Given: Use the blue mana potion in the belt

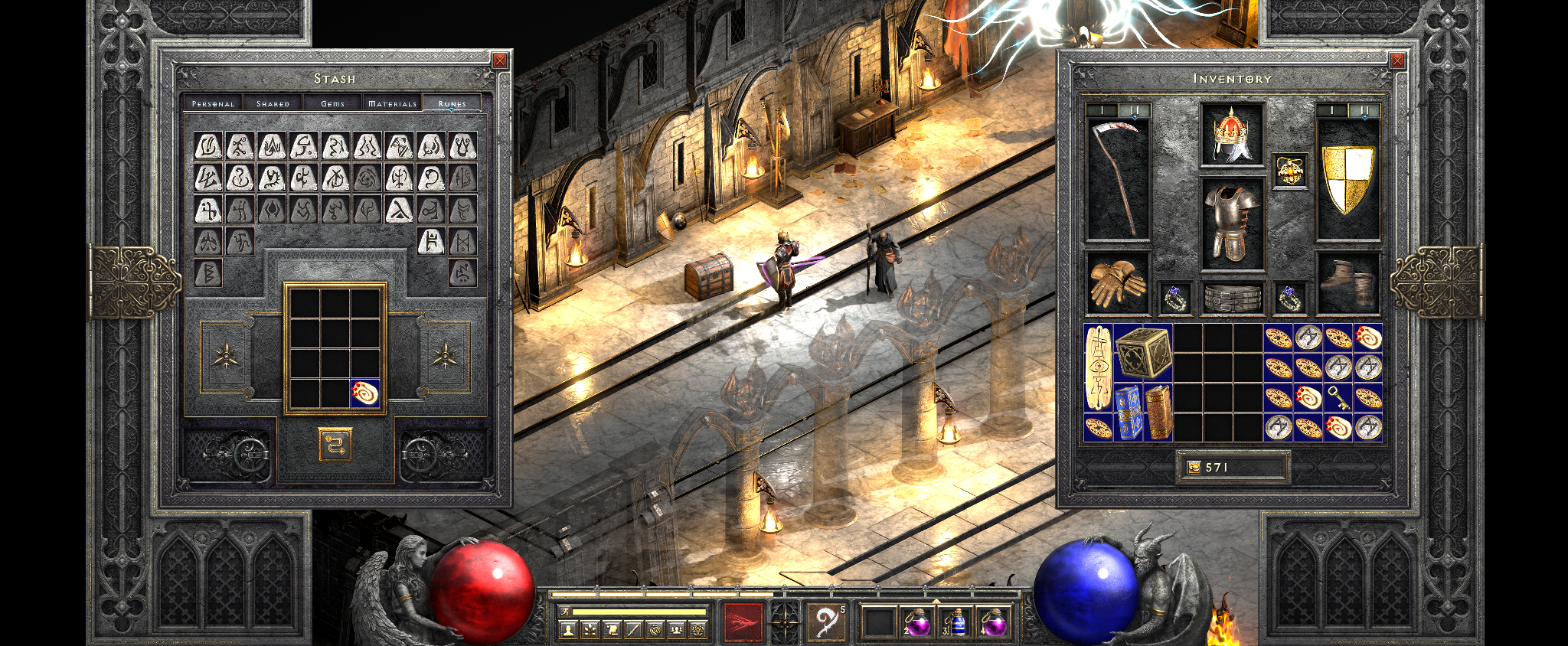Looking at the screenshot, I should coord(955,622).
